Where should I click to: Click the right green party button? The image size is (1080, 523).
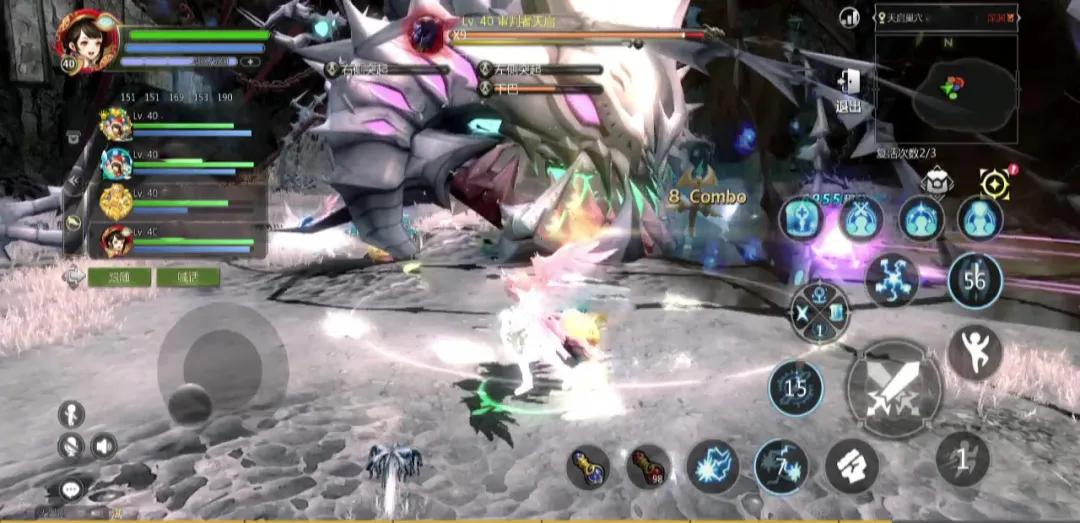pos(188,277)
